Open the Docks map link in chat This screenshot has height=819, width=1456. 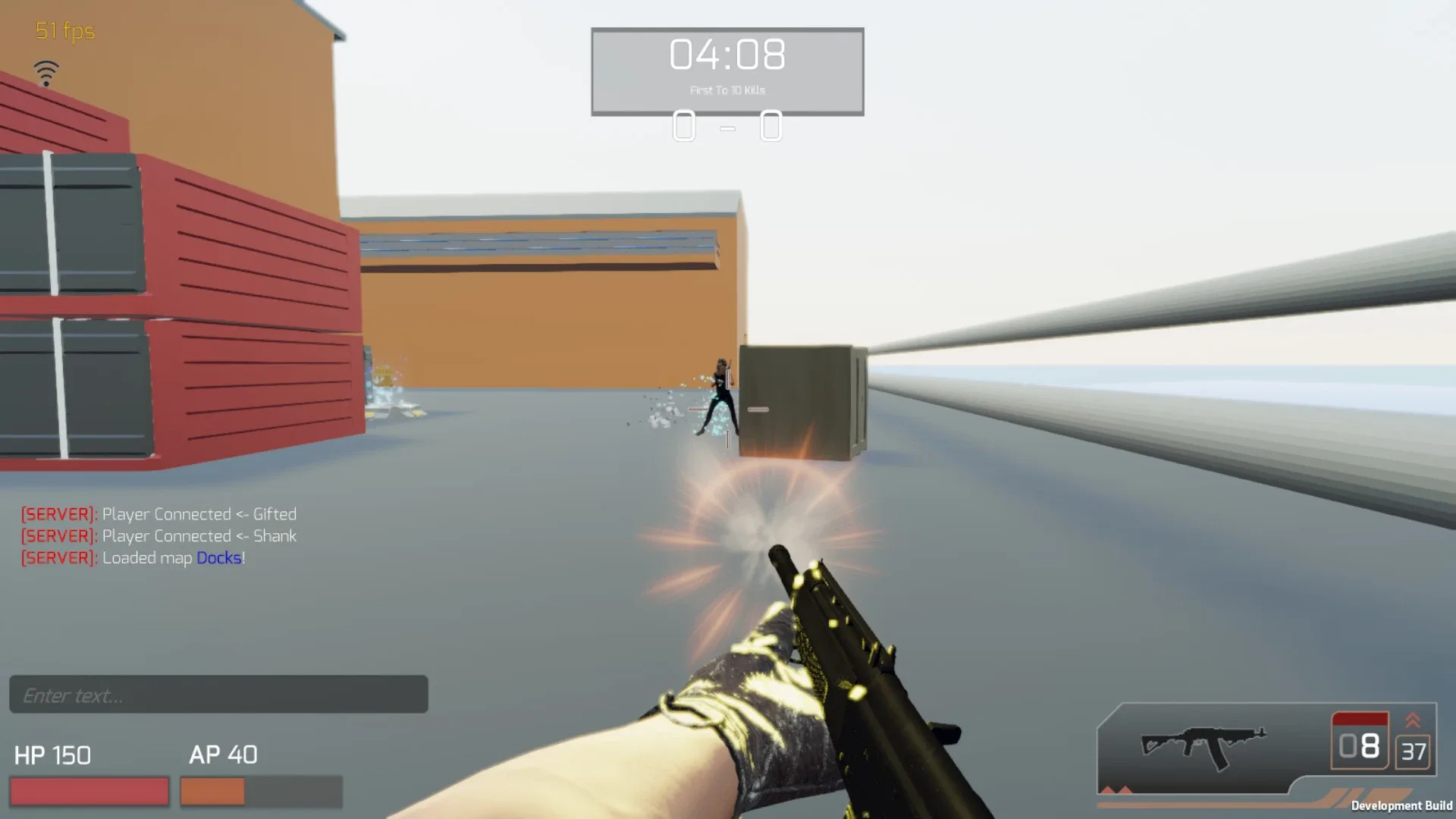[x=219, y=557]
